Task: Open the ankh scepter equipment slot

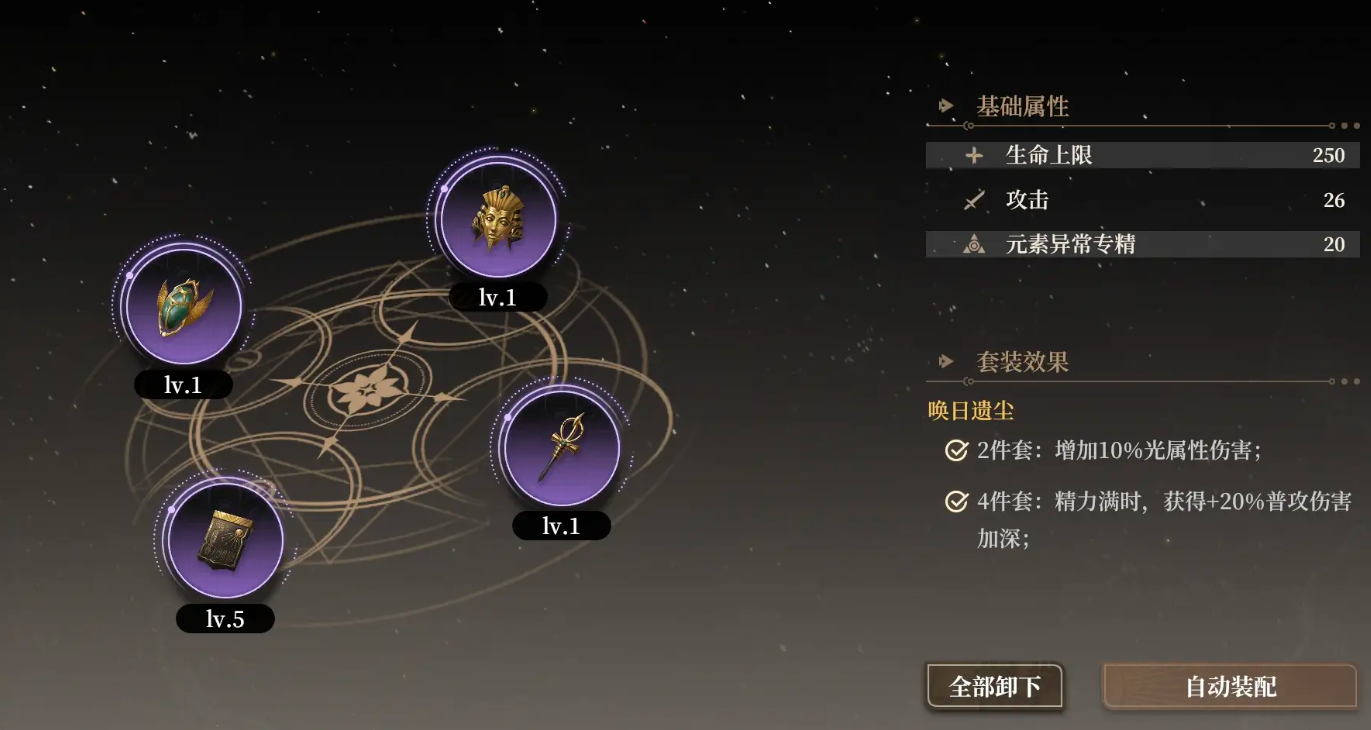Action: (561, 446)
